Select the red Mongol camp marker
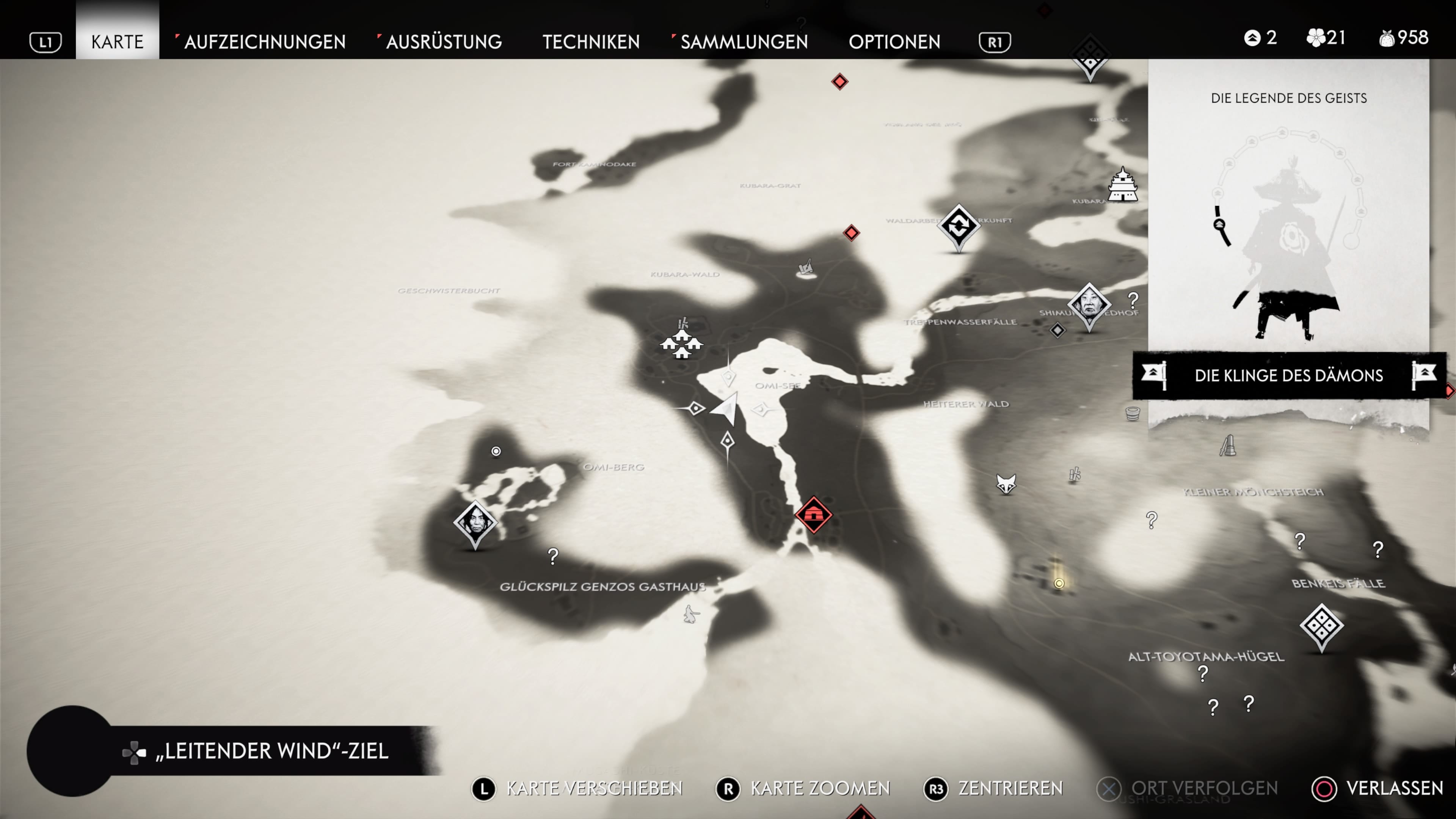1456x819 pixels. [x=813, y=515]
